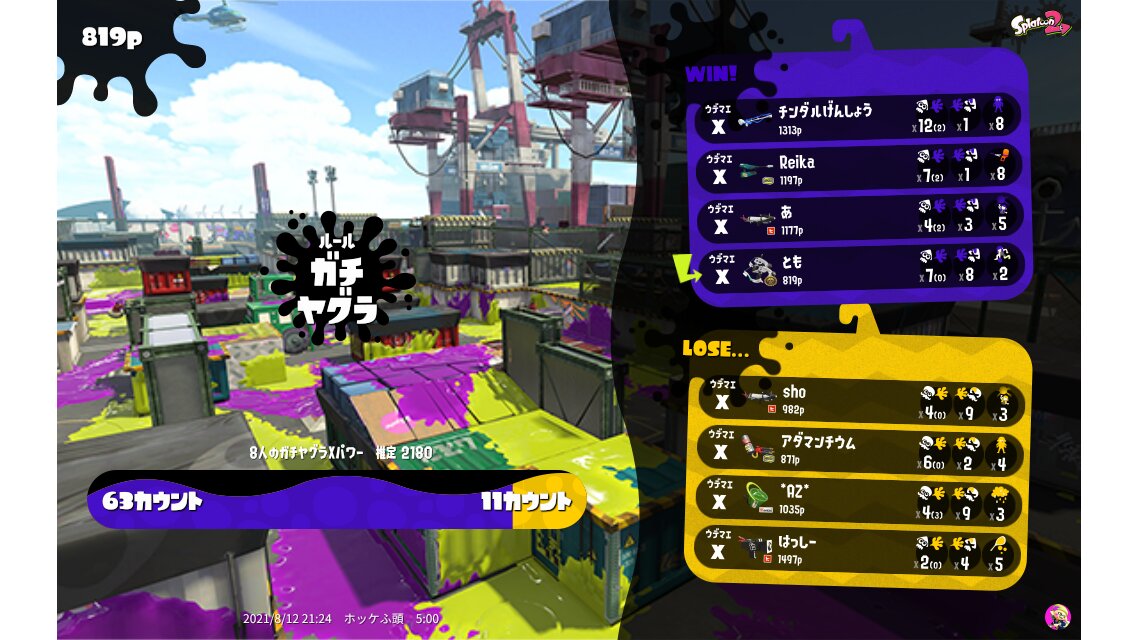
Task: Click the Splatoon 2 logo
Action: point(1040,24)
